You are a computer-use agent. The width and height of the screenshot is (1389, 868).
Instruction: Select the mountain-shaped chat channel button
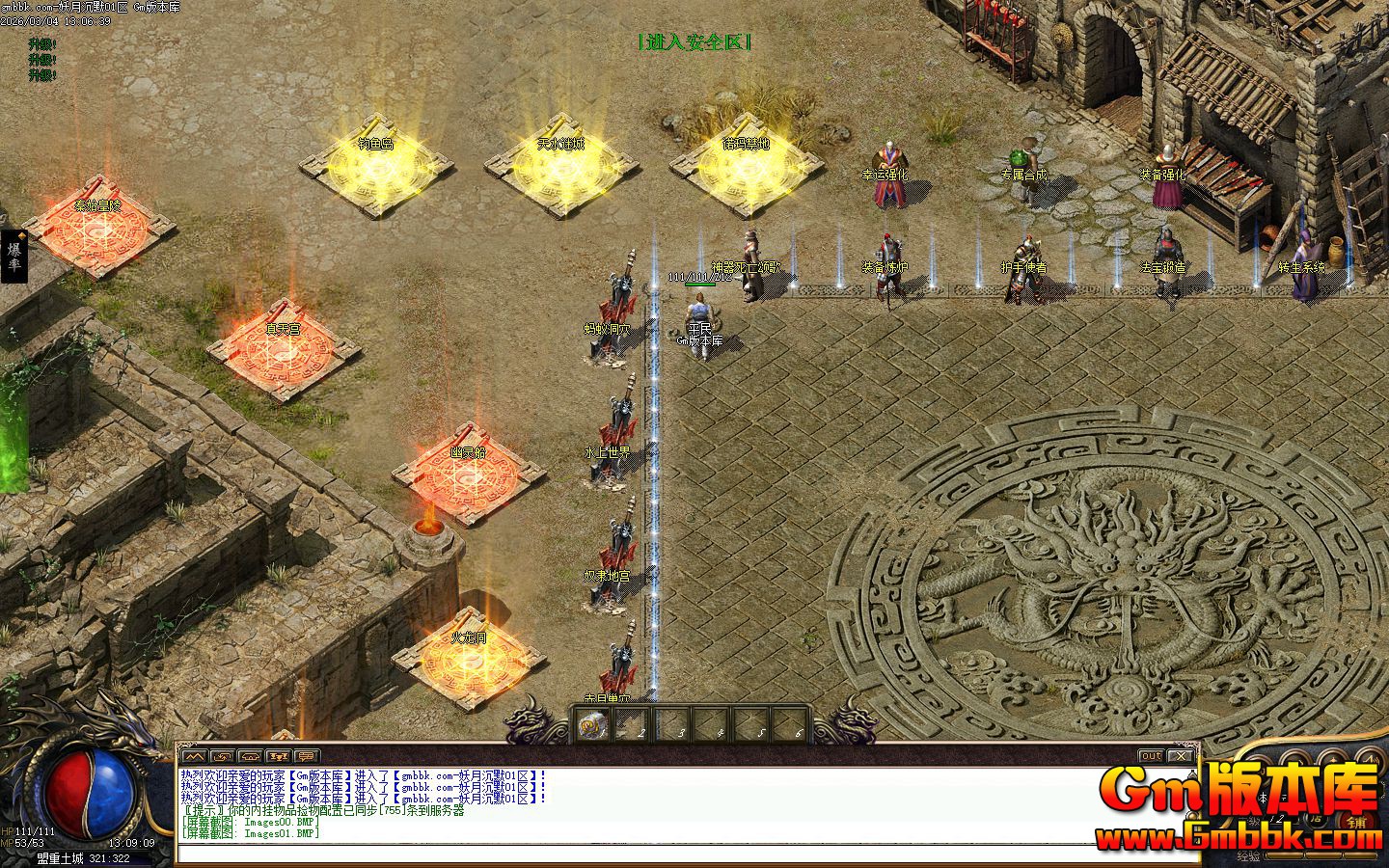coord(195,756)
